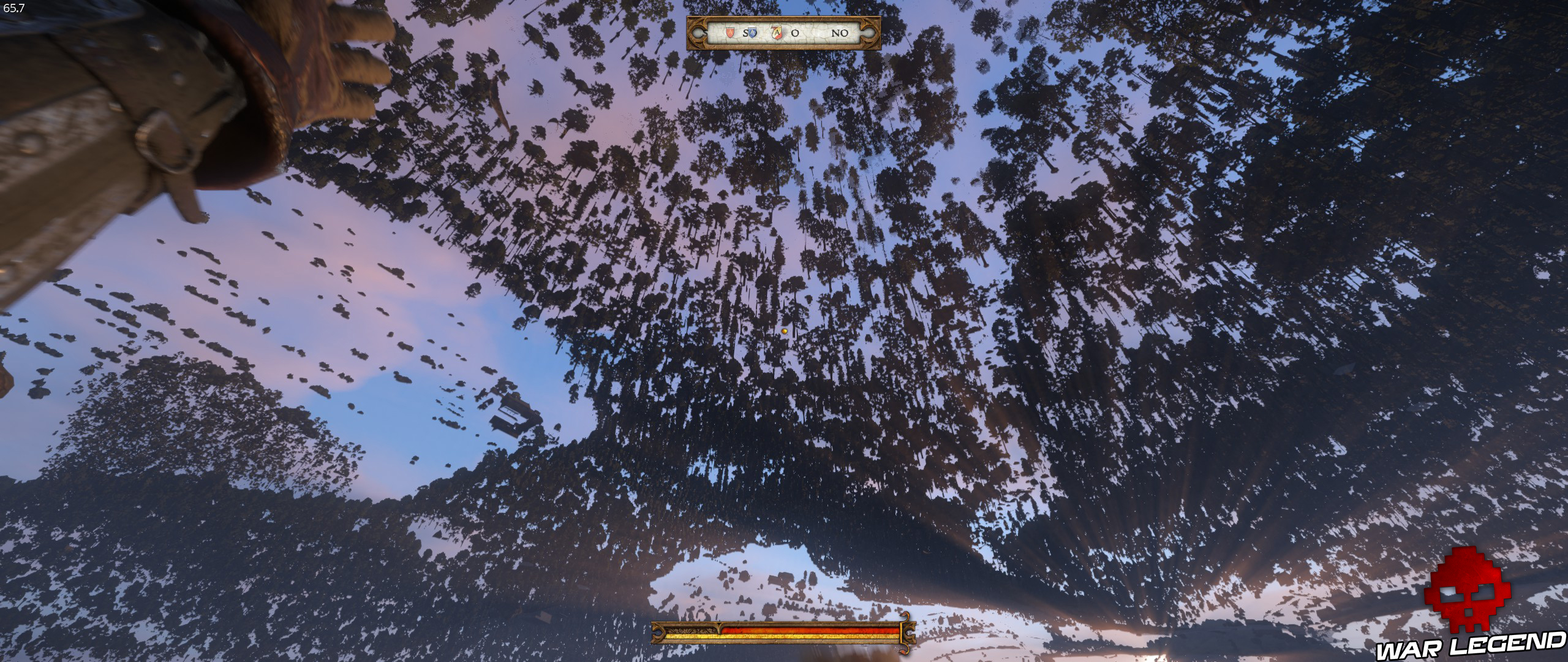The width and height of the screenshot is (1568, 662).
Task: Click the blue shield marker near the S direction
Action: pyautogui.click(x=752, y=34)
